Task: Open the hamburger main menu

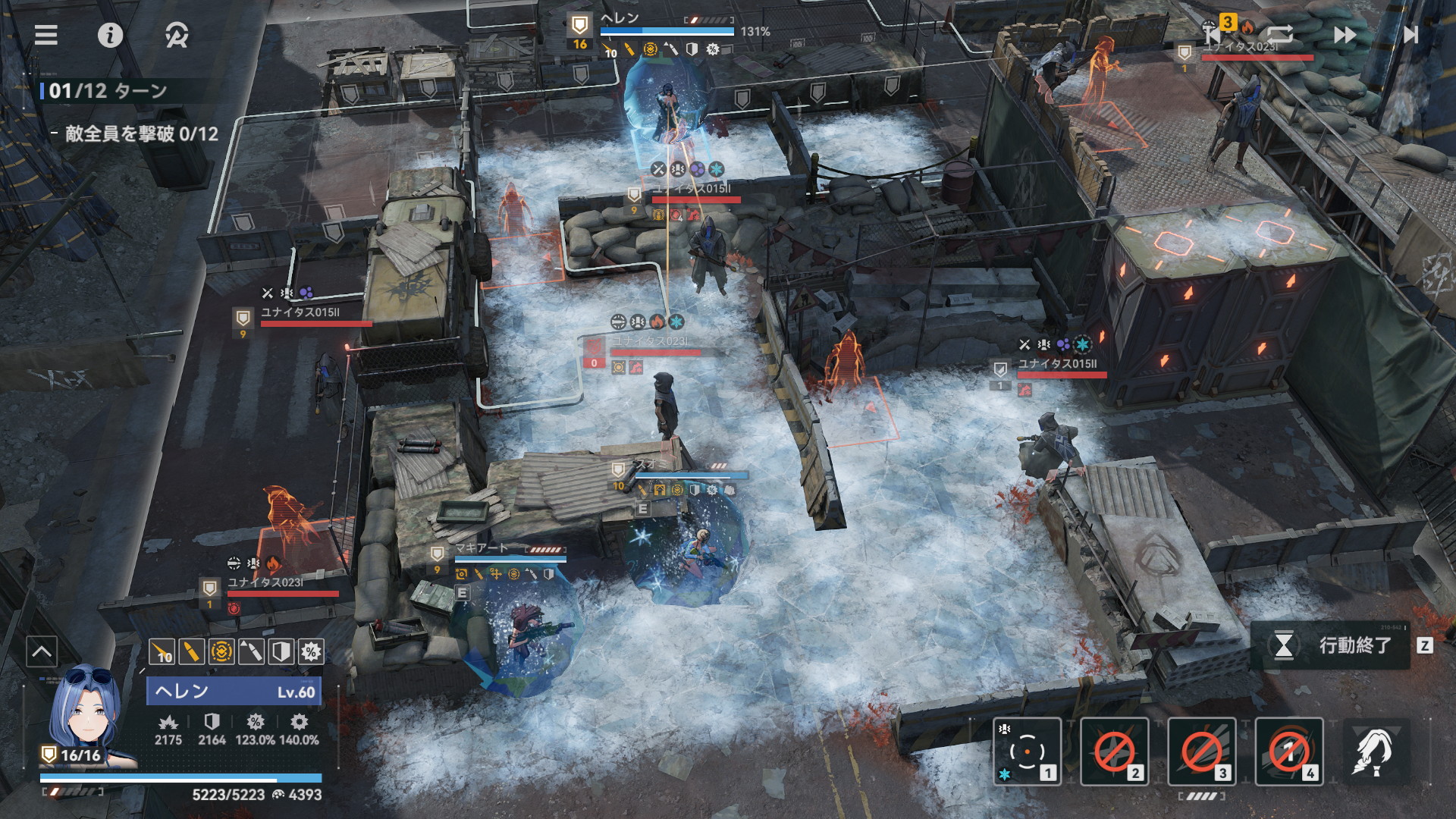Action: pos(46,35)
